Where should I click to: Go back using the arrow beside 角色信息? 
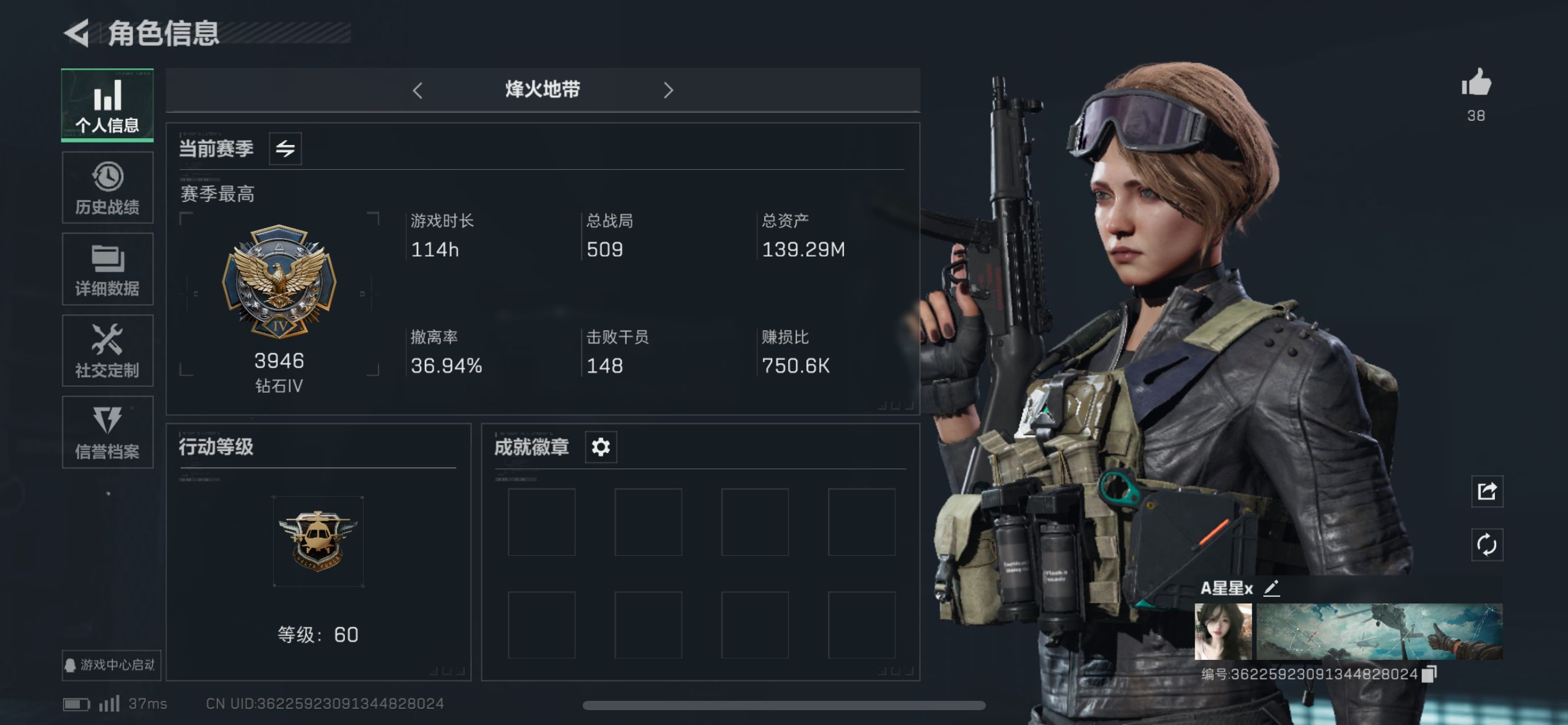[78, 33]
